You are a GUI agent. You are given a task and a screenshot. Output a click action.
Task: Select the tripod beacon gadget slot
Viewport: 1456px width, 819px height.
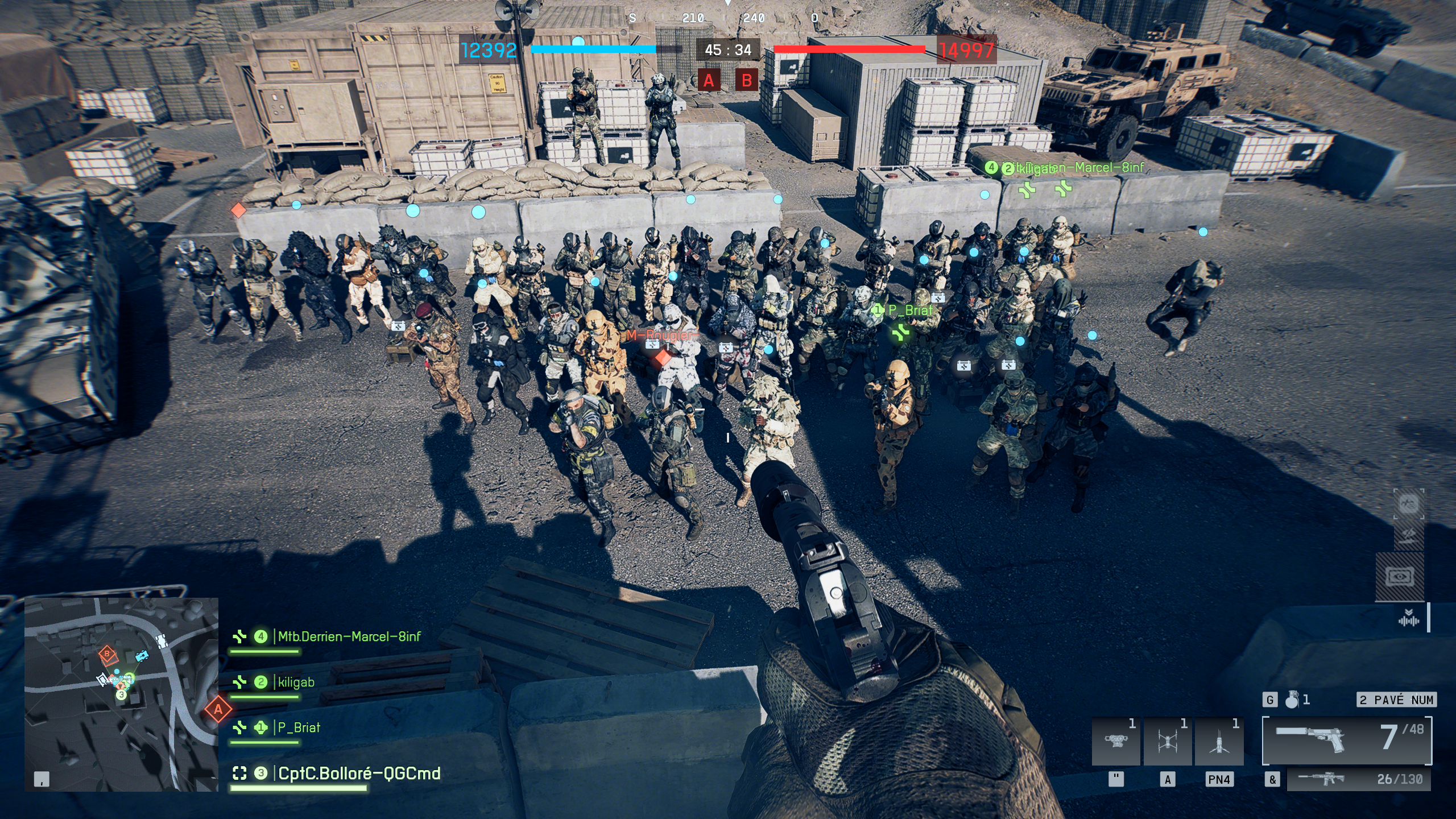tap(1219, 742)
